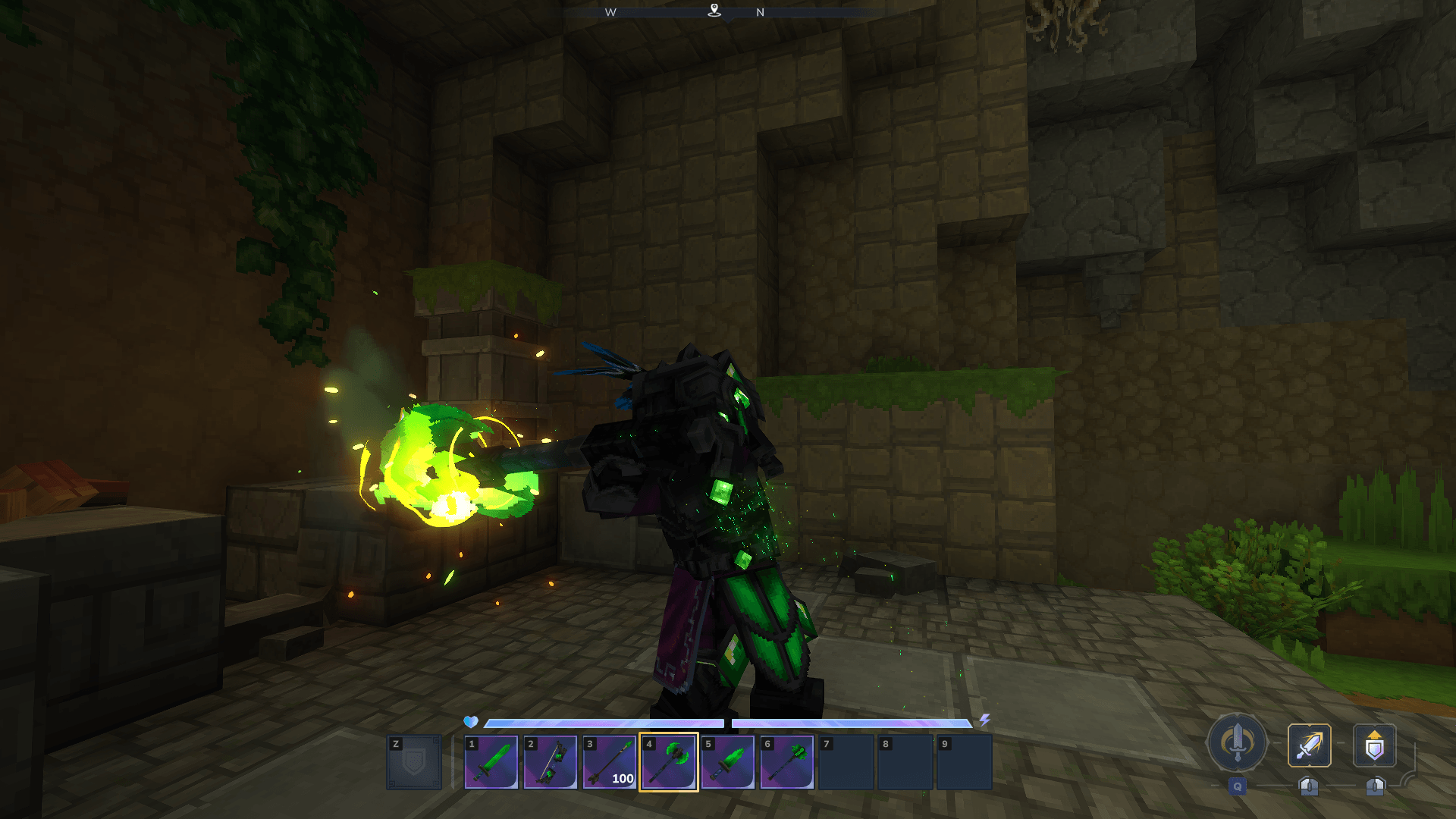Select the highlighted green battleaxe slot
The height and width of the screenshot is (819, 1456).
tap(669, 762)
